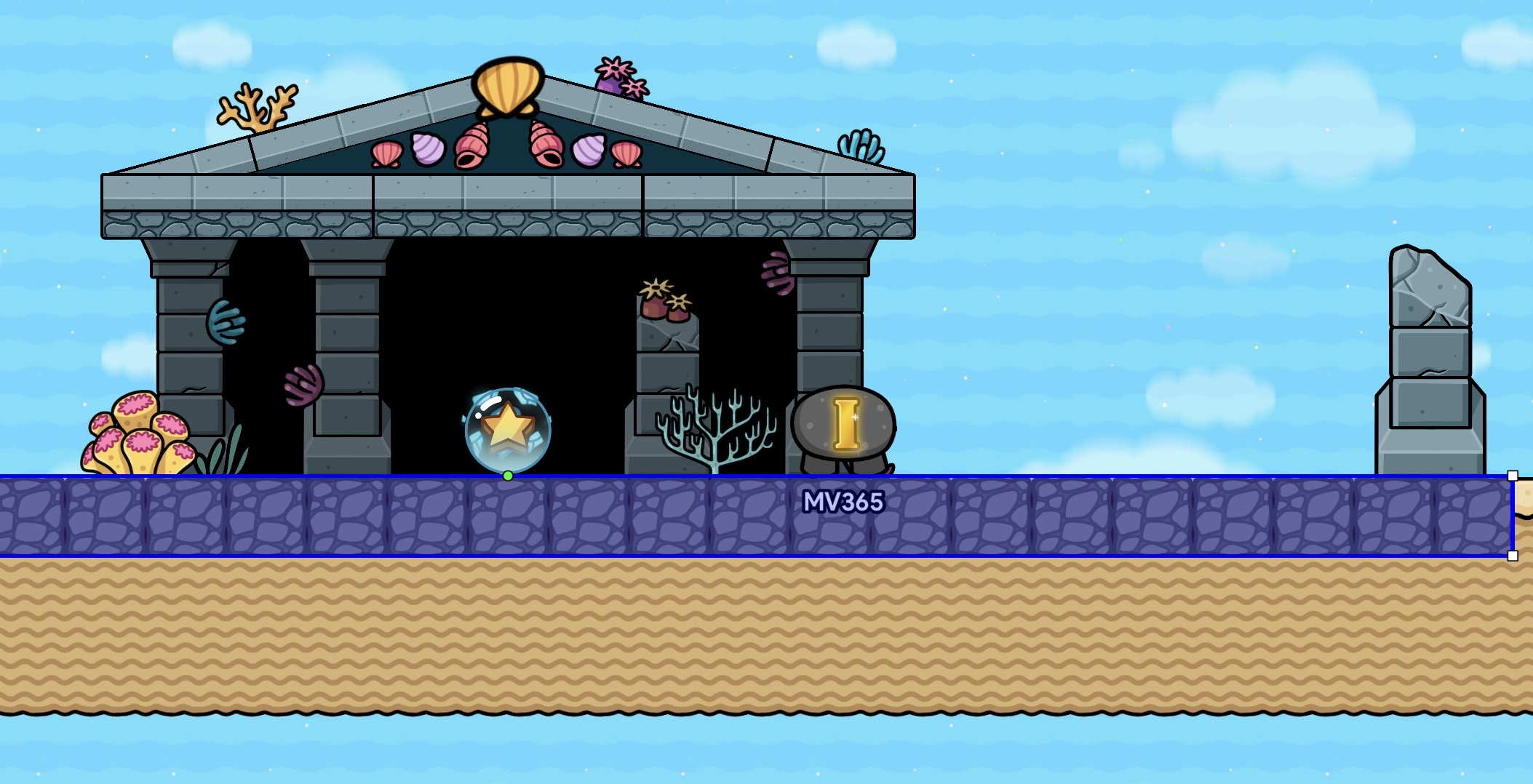Click the green anchor point on the selection edge
The width and height of the screenshot is (1533, 784).
[x=508, y=476]
